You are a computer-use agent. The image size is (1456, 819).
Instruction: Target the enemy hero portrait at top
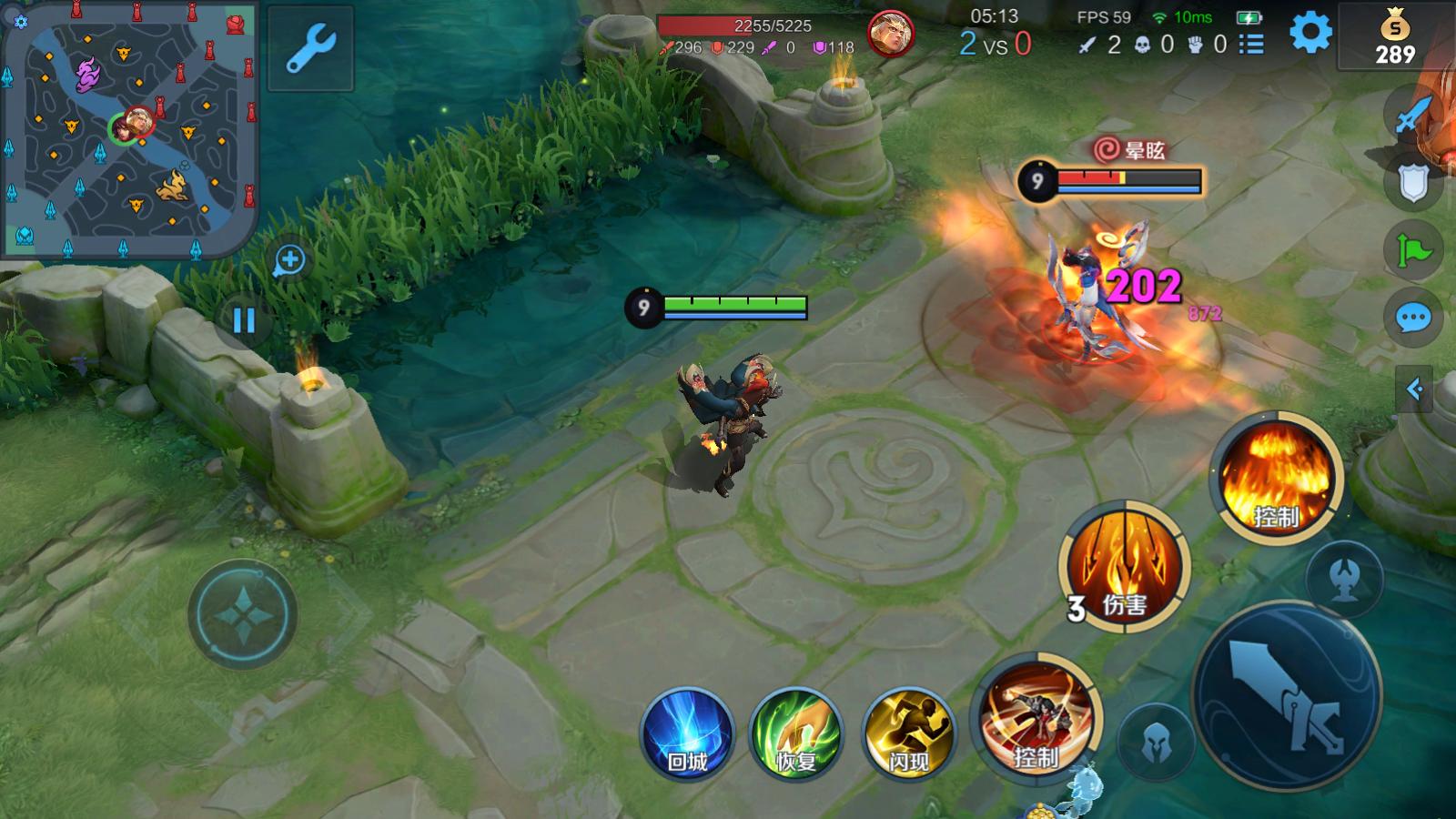click(889, 35)
